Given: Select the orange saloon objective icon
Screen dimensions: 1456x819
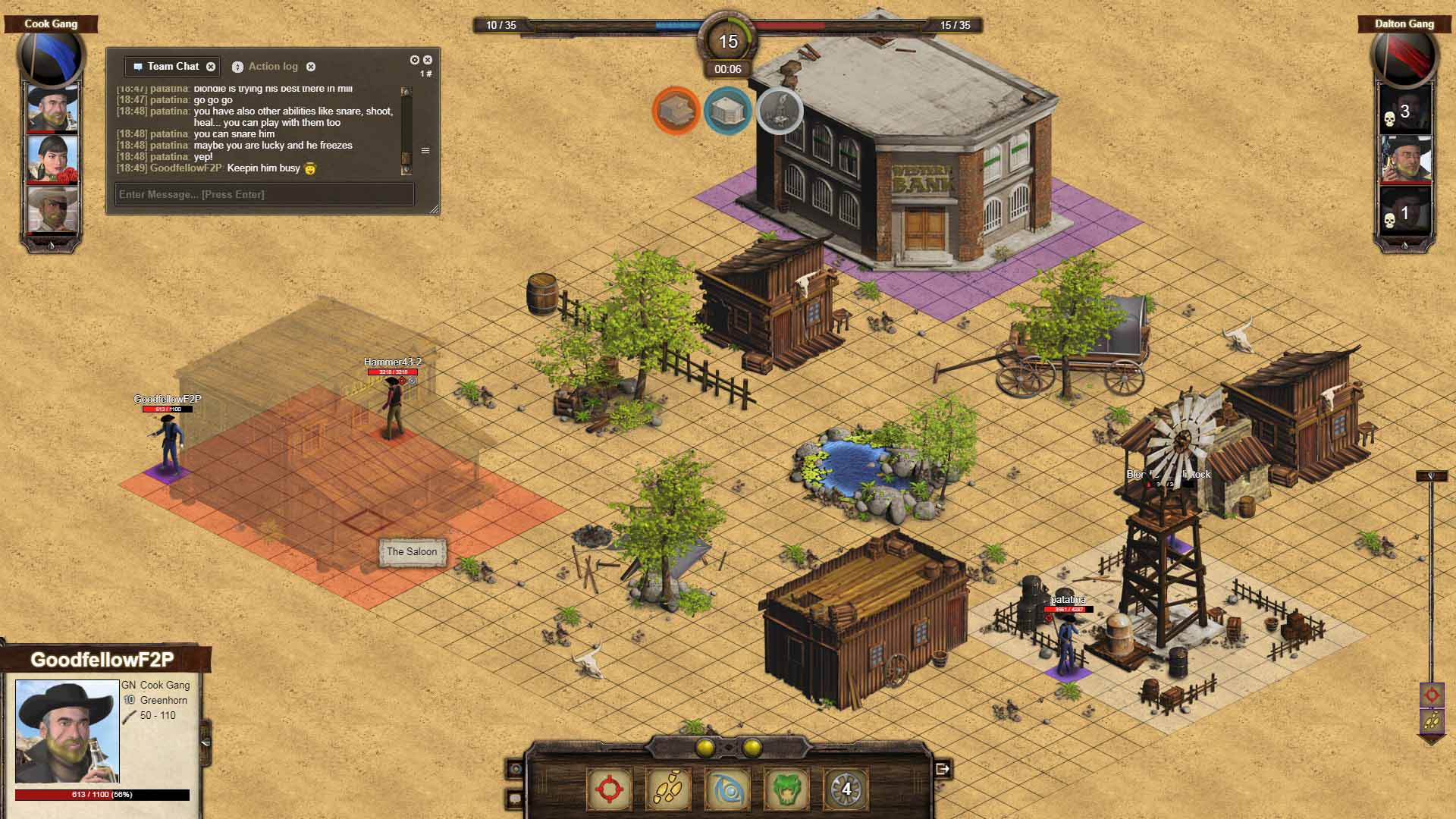Looking at the screenshot, I should (x=676, y=111).
